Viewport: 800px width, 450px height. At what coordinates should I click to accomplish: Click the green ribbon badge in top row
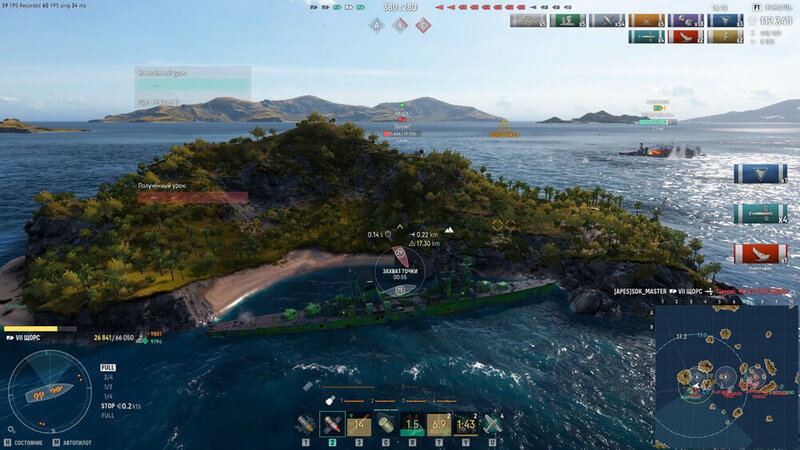(567, 20)
